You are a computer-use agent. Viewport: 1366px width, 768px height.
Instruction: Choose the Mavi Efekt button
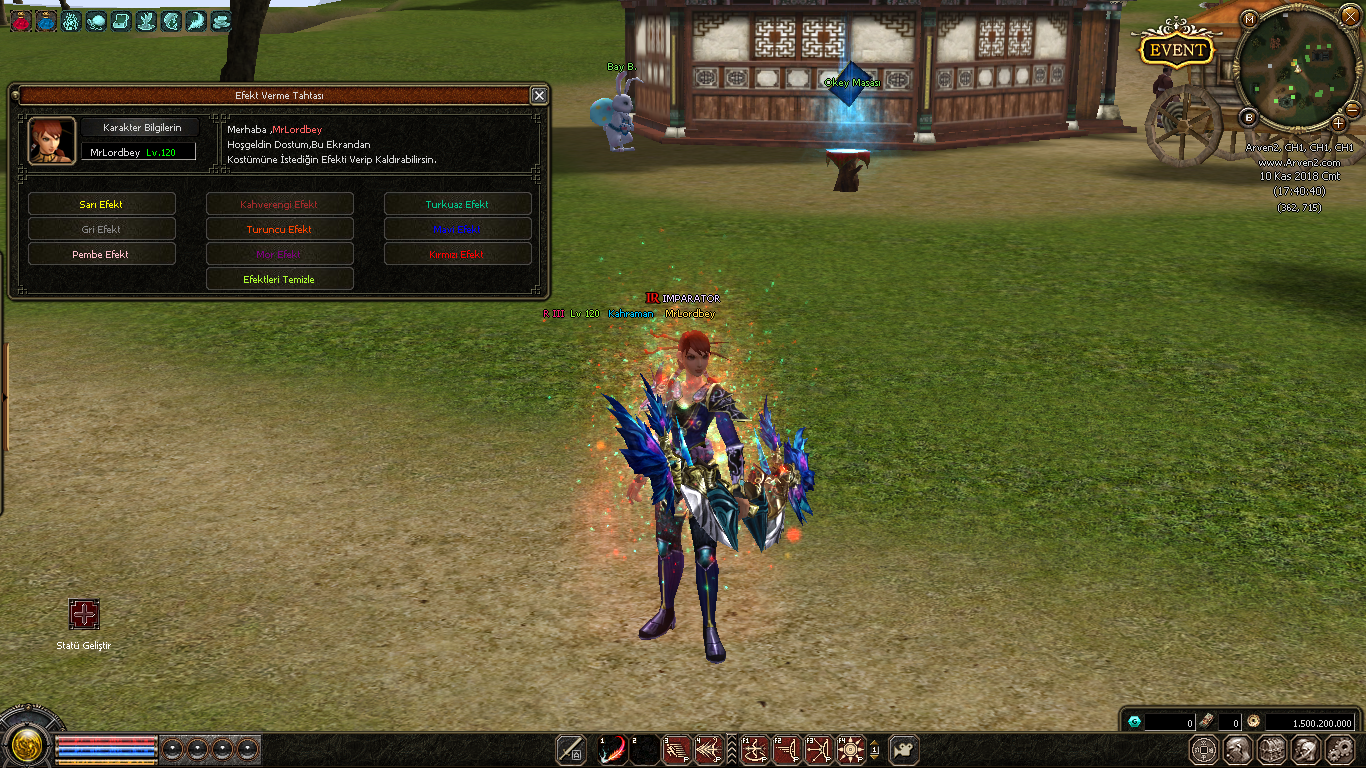(458, 229)
